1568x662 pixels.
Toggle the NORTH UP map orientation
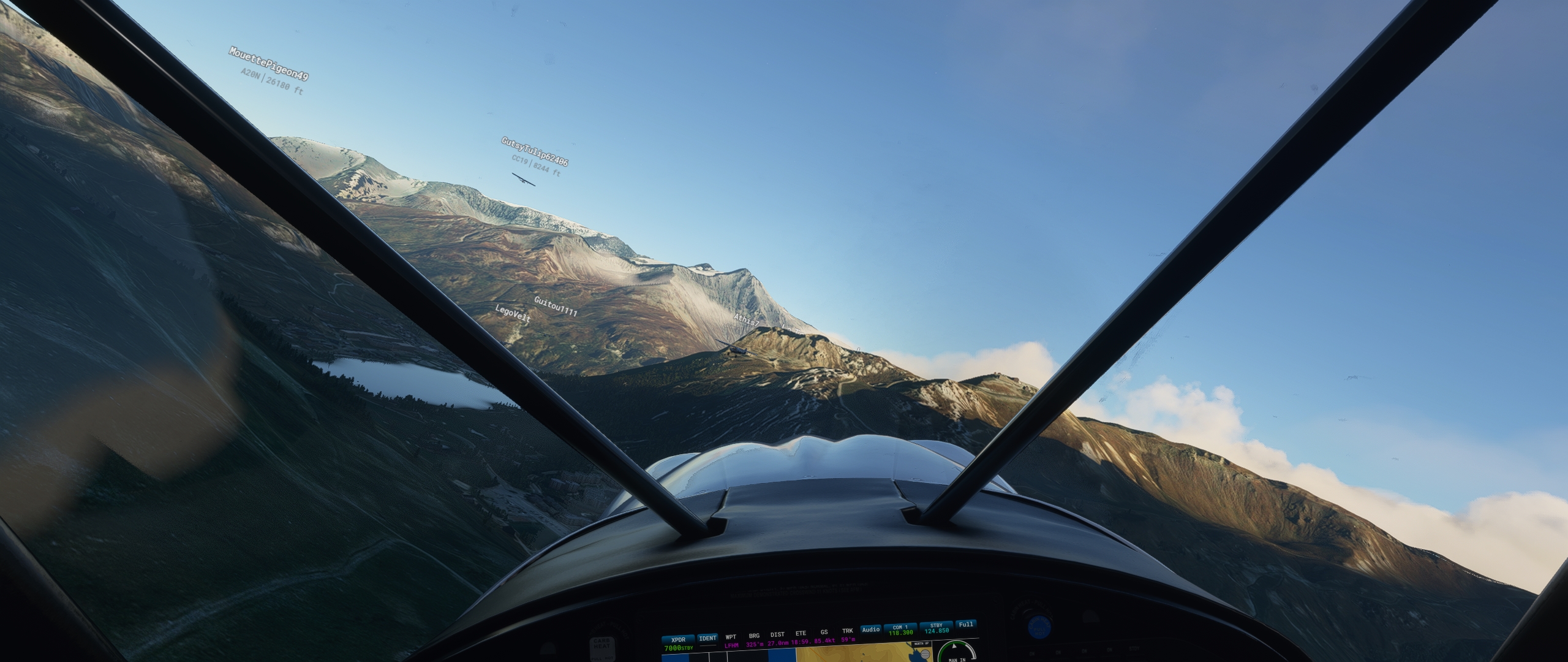921,643
